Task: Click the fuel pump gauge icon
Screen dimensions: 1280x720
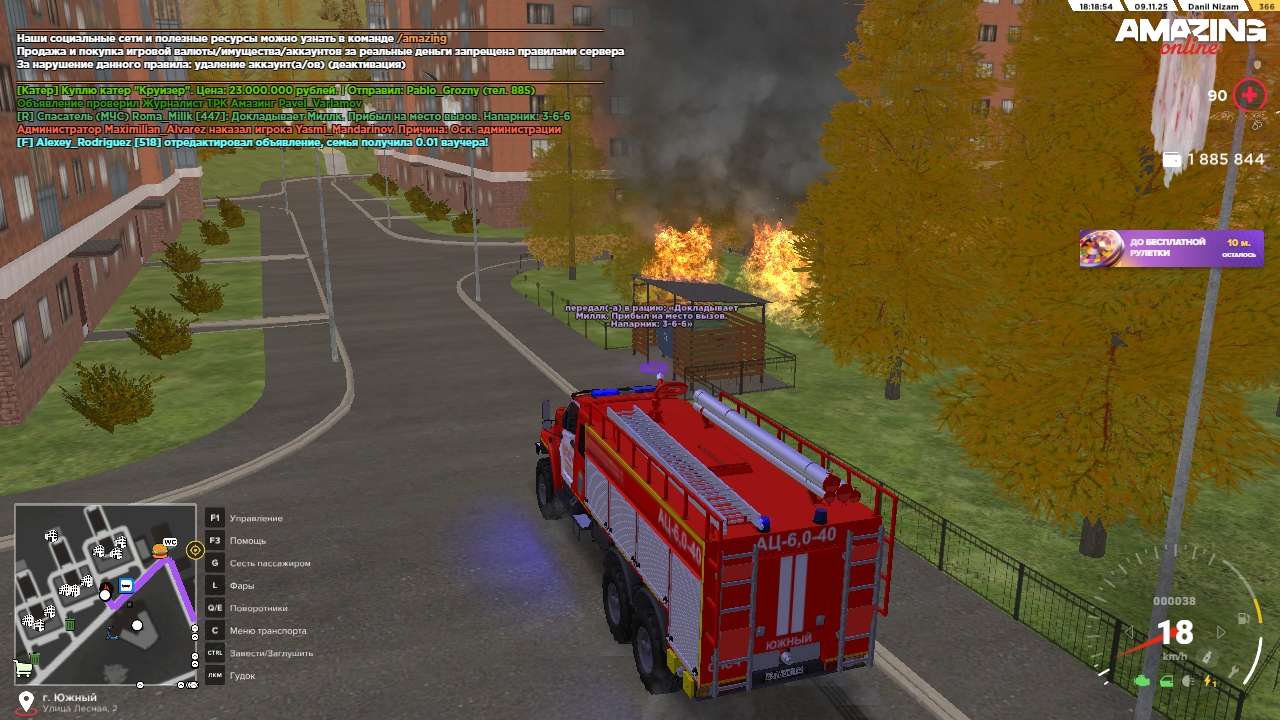Action: [1243, 617]
